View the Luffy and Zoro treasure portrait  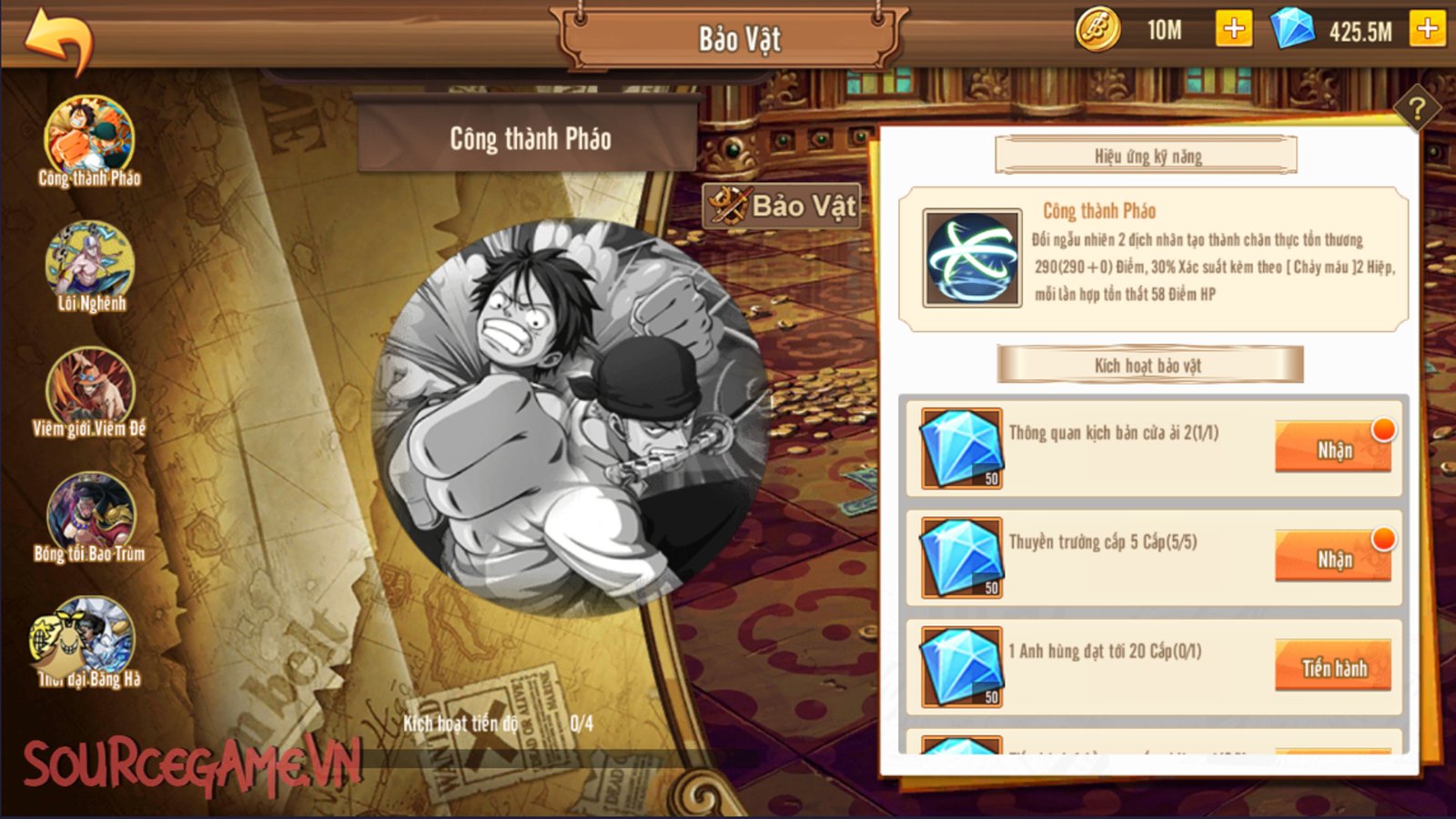pos(573,419)
